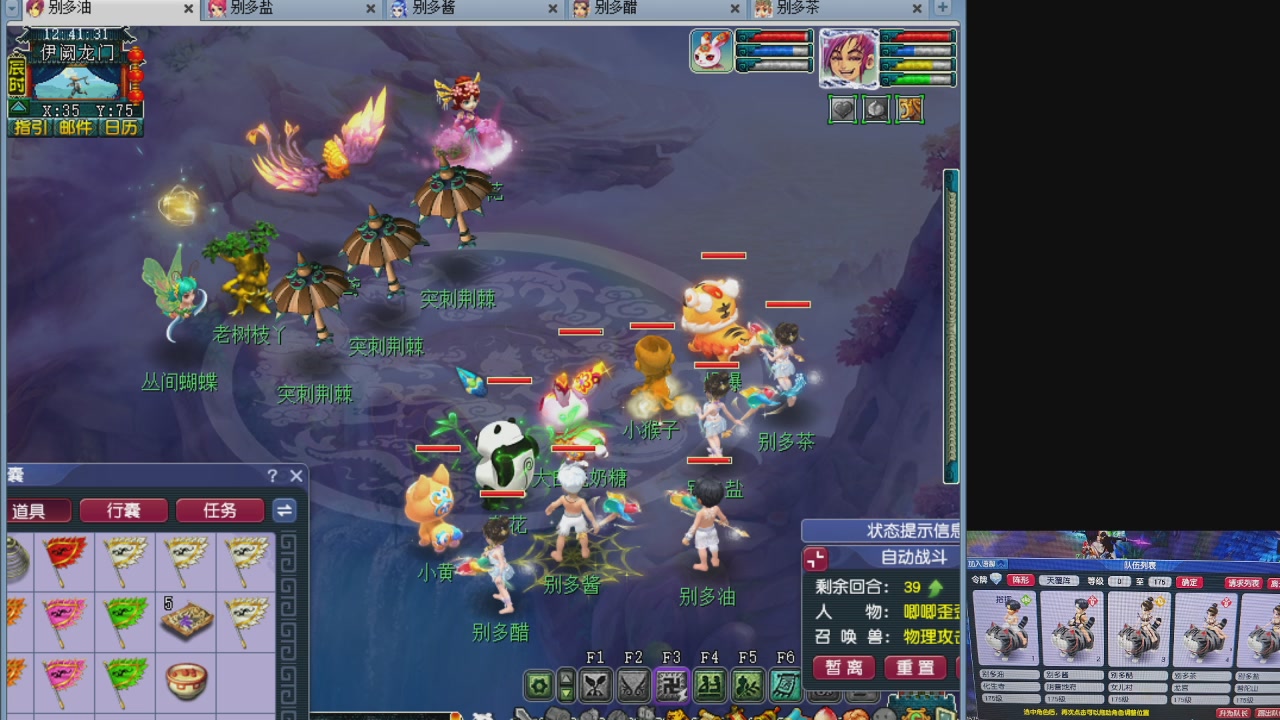This screenshot has width=1280, height=720.
Task: Open the gear settings icon on the skill bar
Action: [x=538, y=684]
